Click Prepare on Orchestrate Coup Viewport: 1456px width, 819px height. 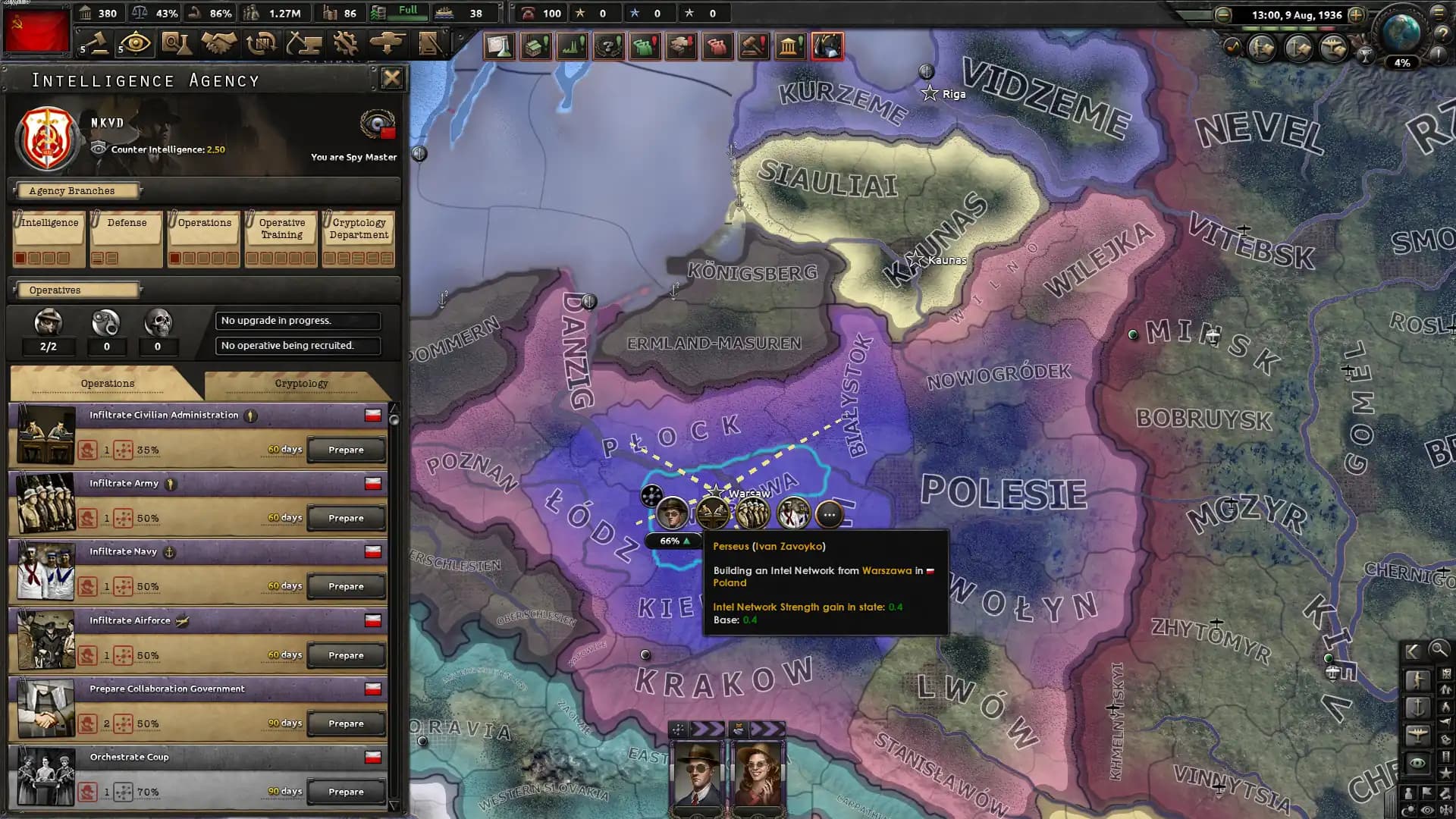[x=346, y=791]
